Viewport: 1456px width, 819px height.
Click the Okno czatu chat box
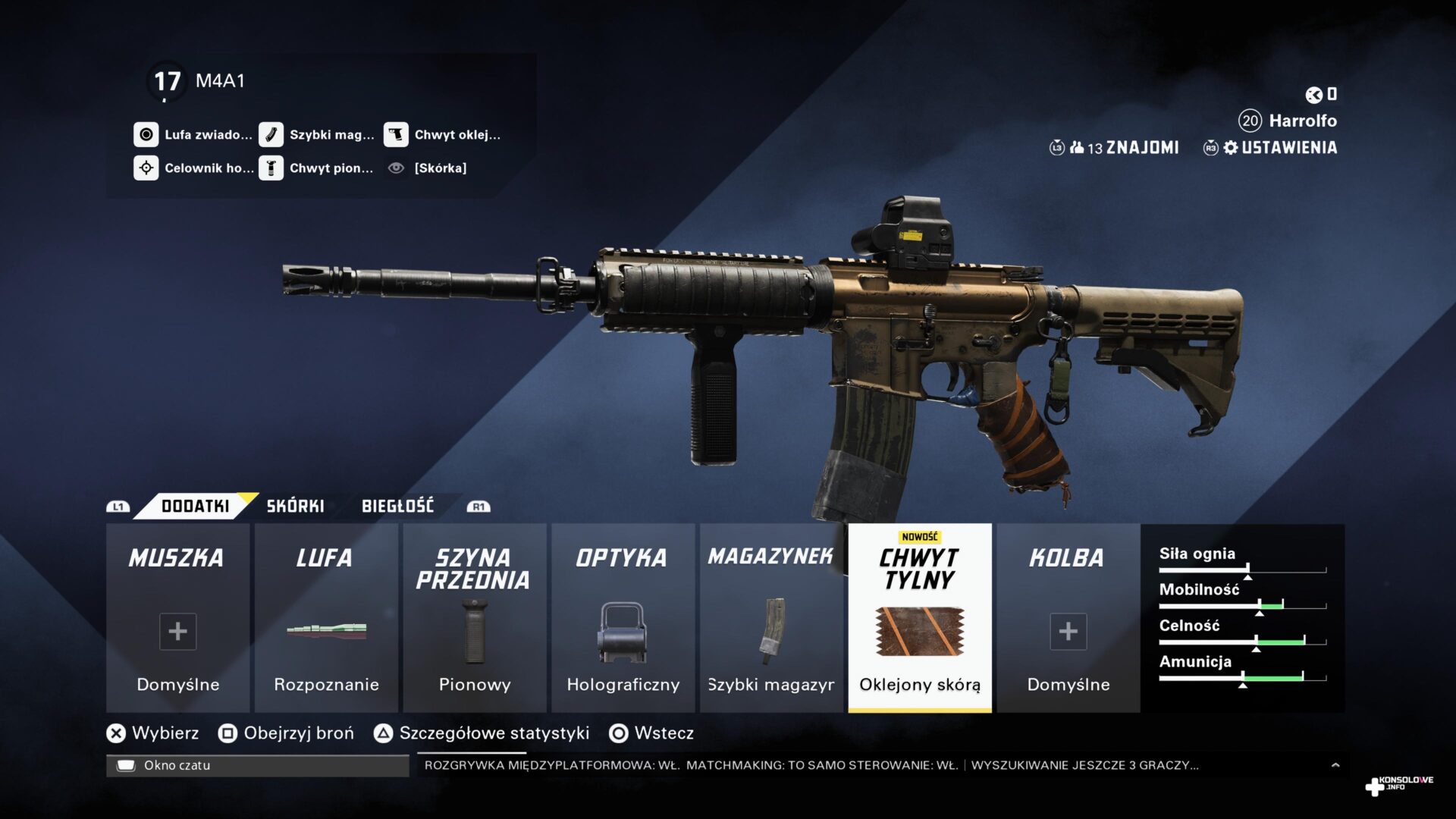point(258,765)
